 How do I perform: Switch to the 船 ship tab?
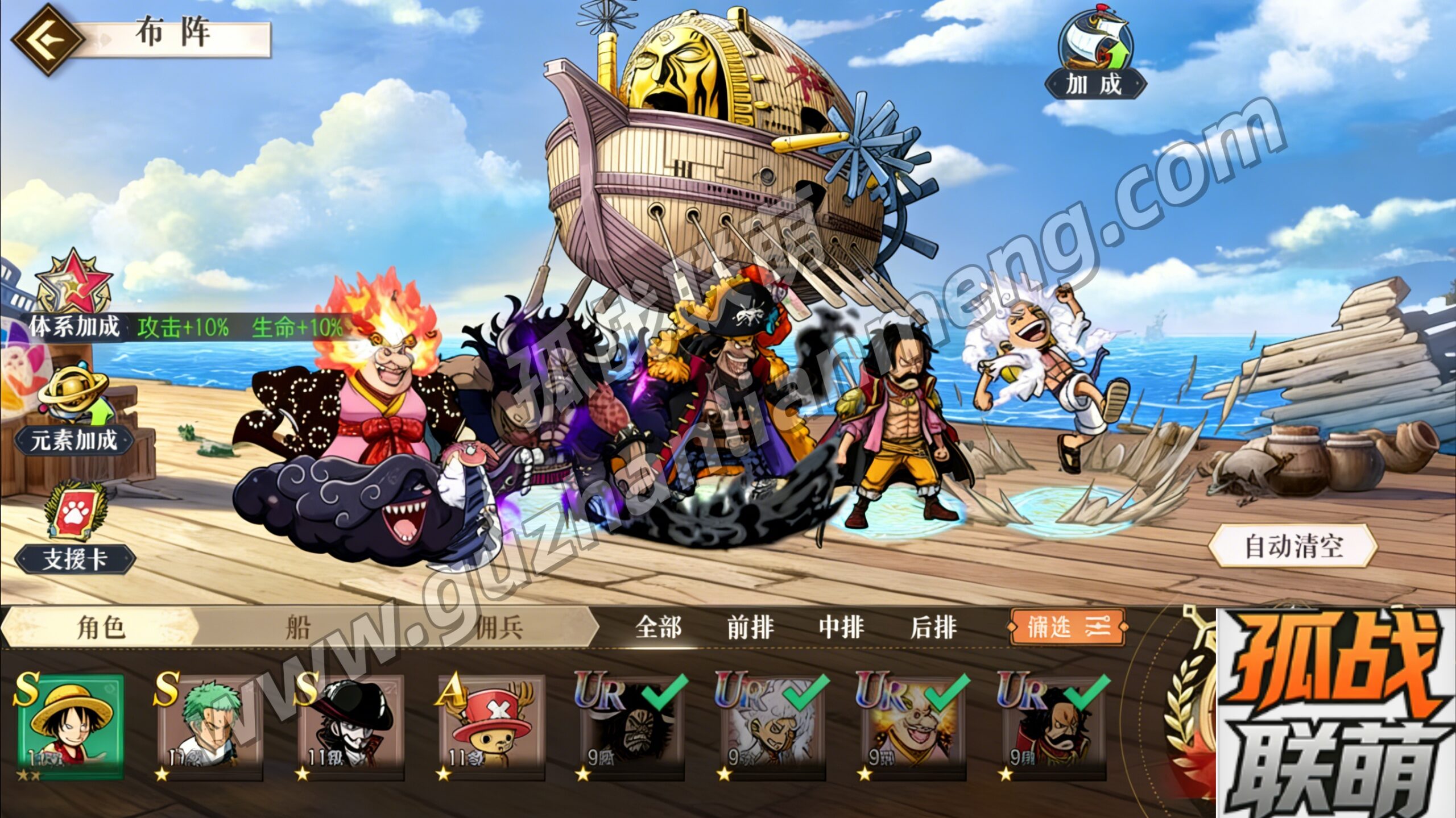298,628
